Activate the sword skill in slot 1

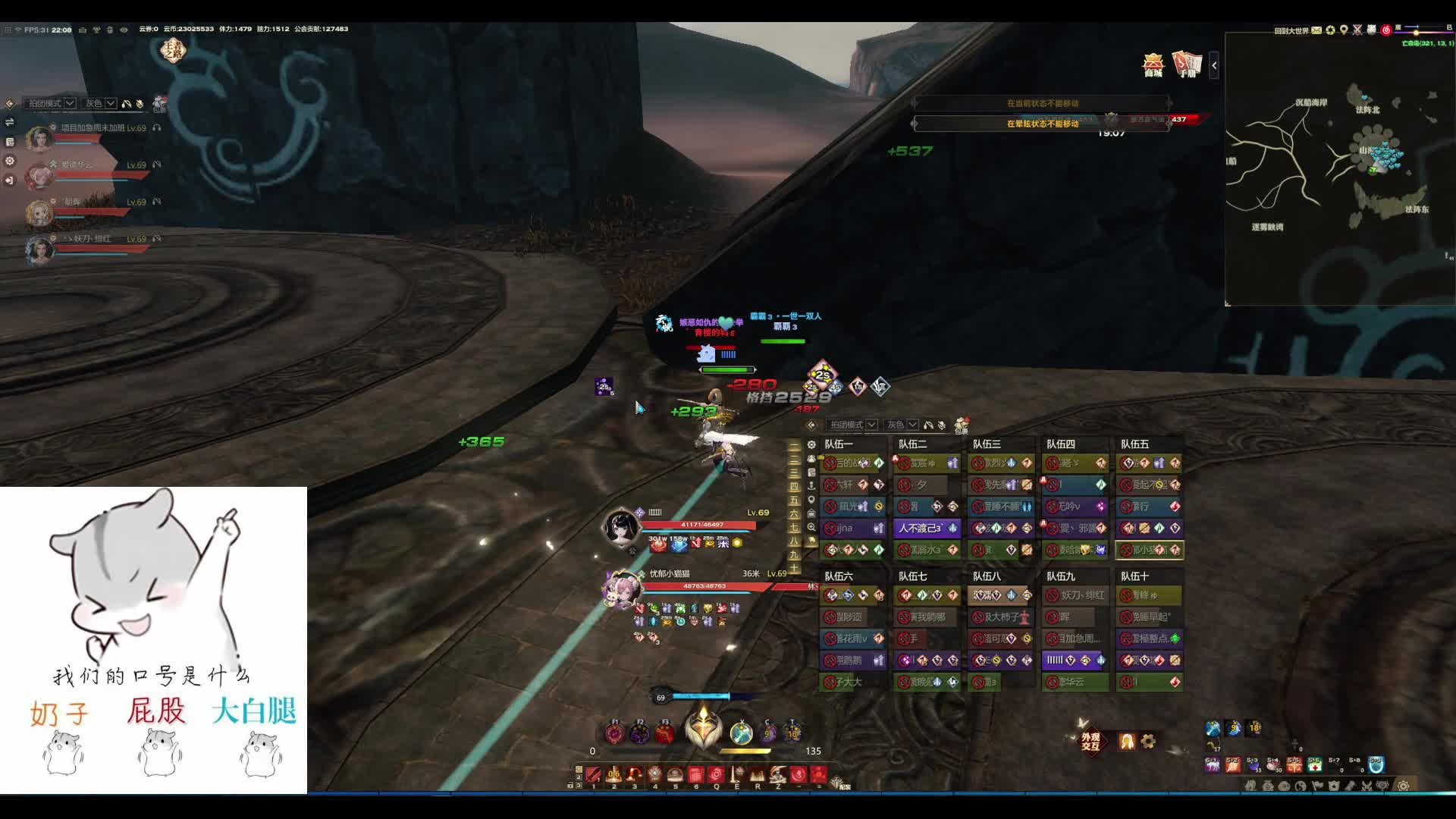coord(594,774)
